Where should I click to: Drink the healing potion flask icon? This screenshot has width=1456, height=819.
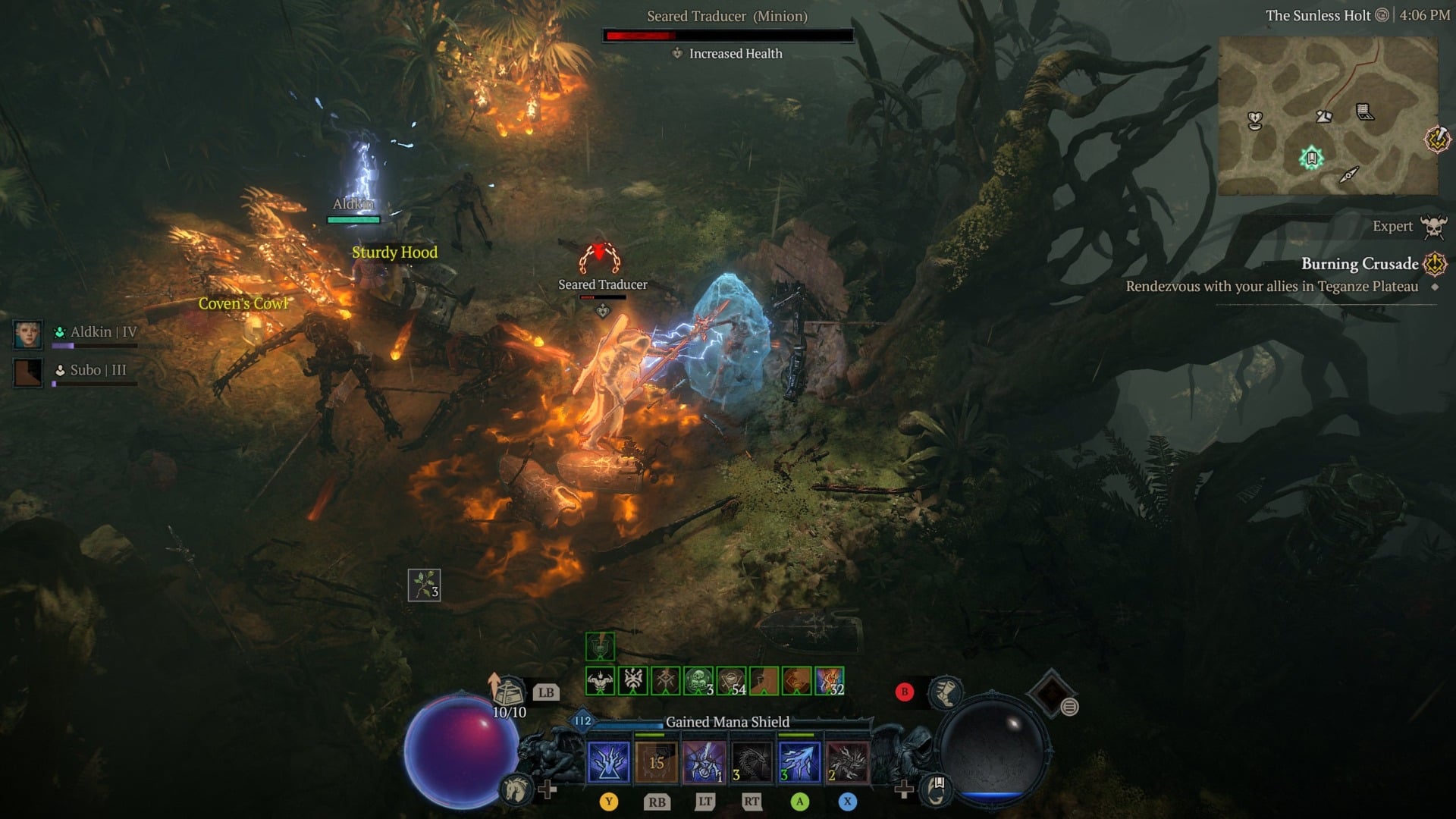pyautogui.click(x=509, y=691)
